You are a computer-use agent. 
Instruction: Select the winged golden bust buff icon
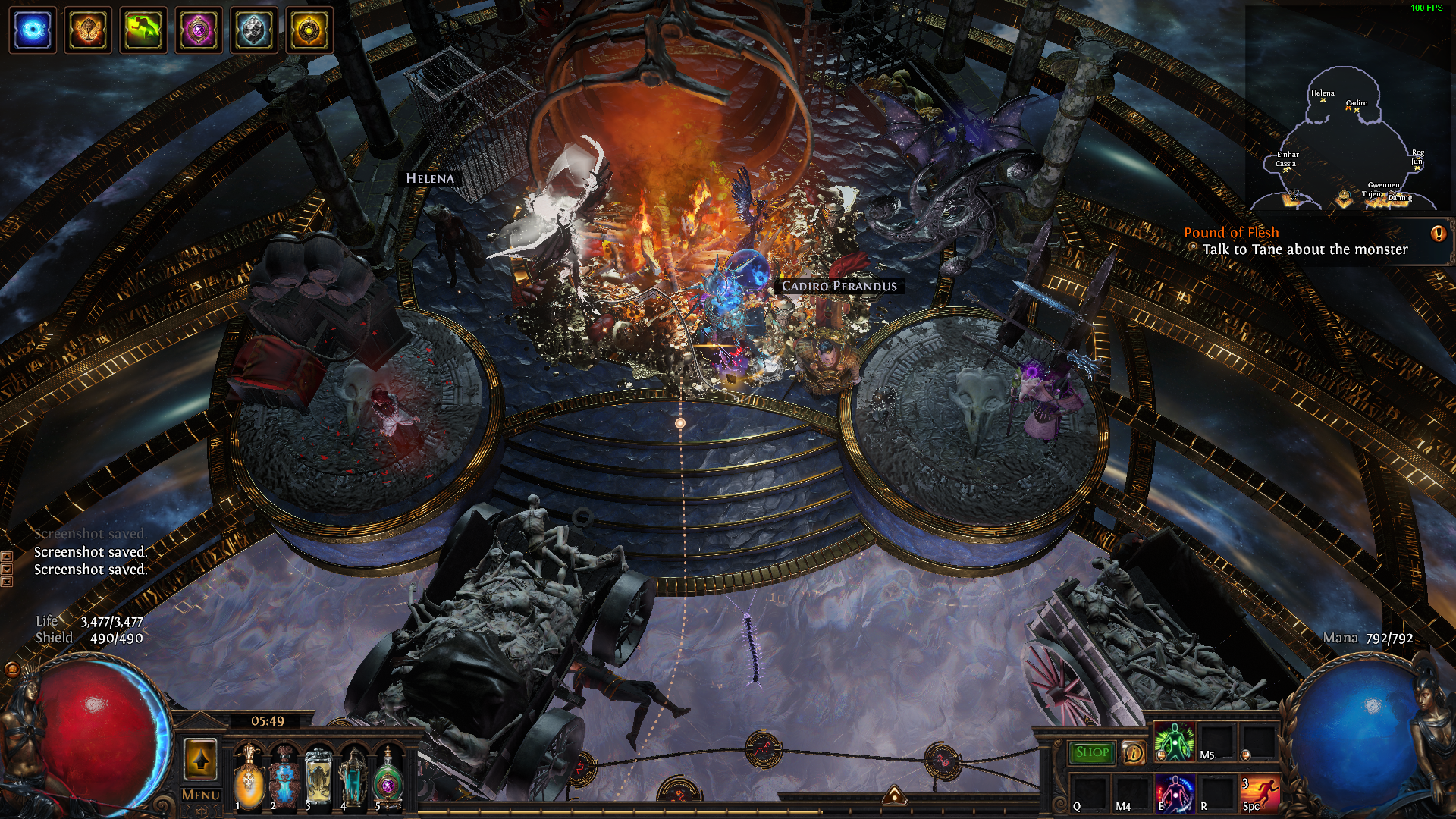point(88,30)
